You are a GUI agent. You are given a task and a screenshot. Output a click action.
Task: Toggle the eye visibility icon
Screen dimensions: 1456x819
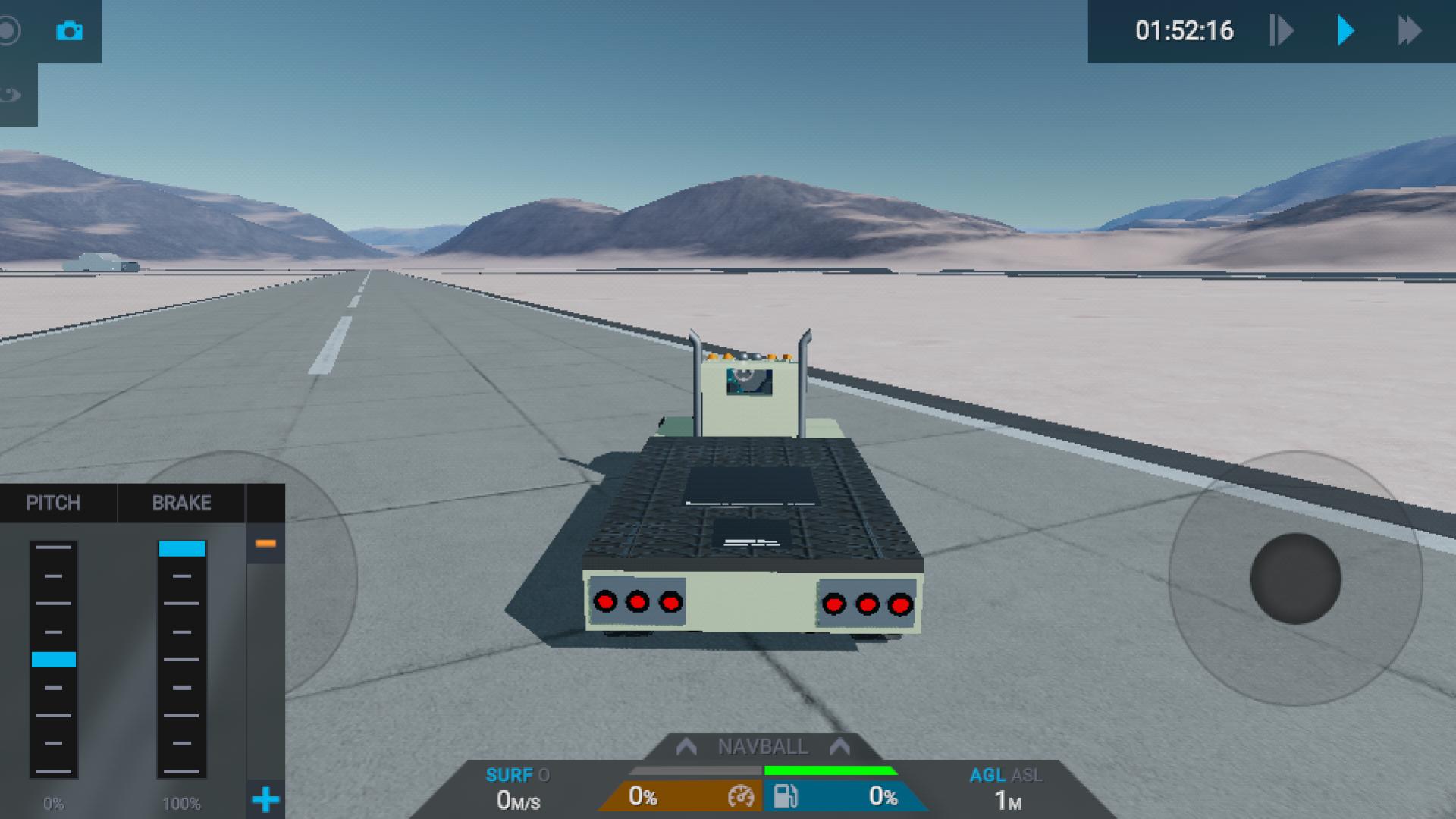pyautogui.click(x=11, y=95)
